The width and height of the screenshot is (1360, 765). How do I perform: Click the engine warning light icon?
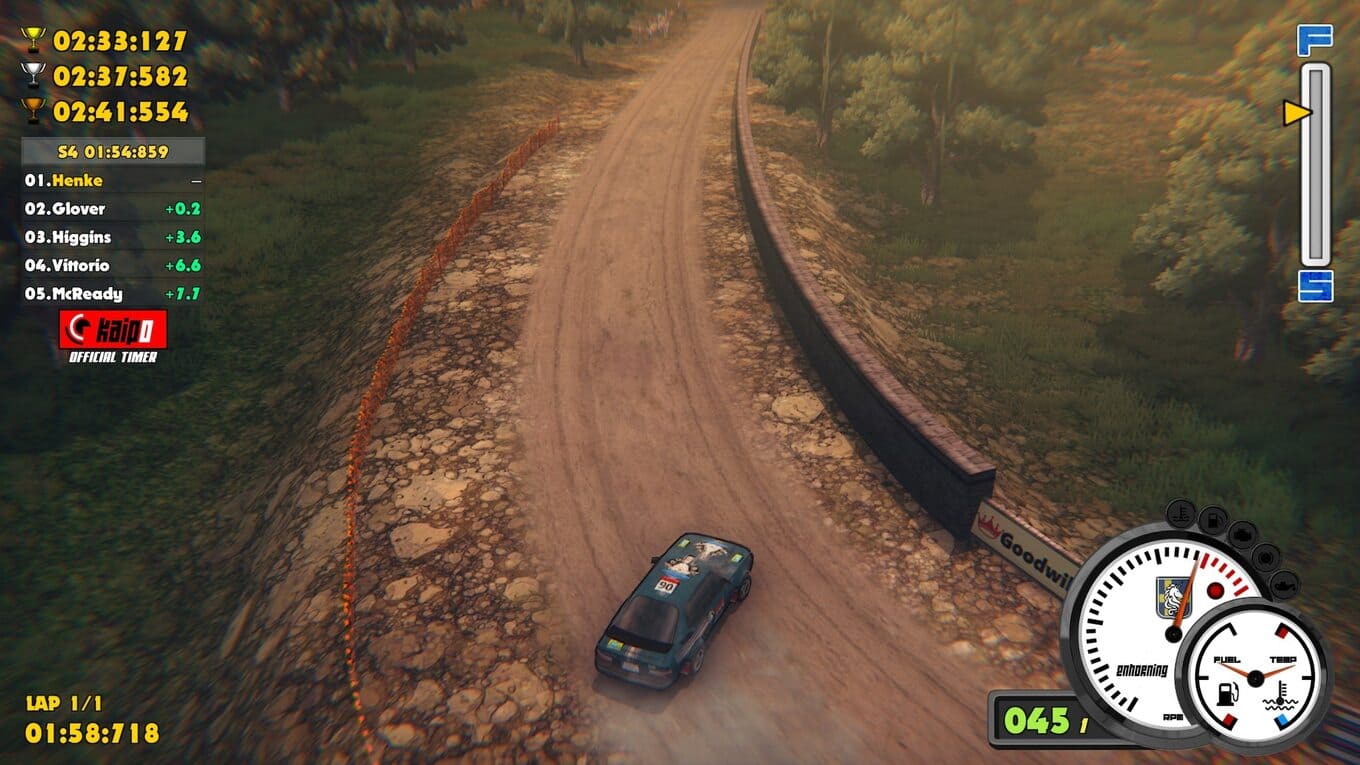[1243, 533]
